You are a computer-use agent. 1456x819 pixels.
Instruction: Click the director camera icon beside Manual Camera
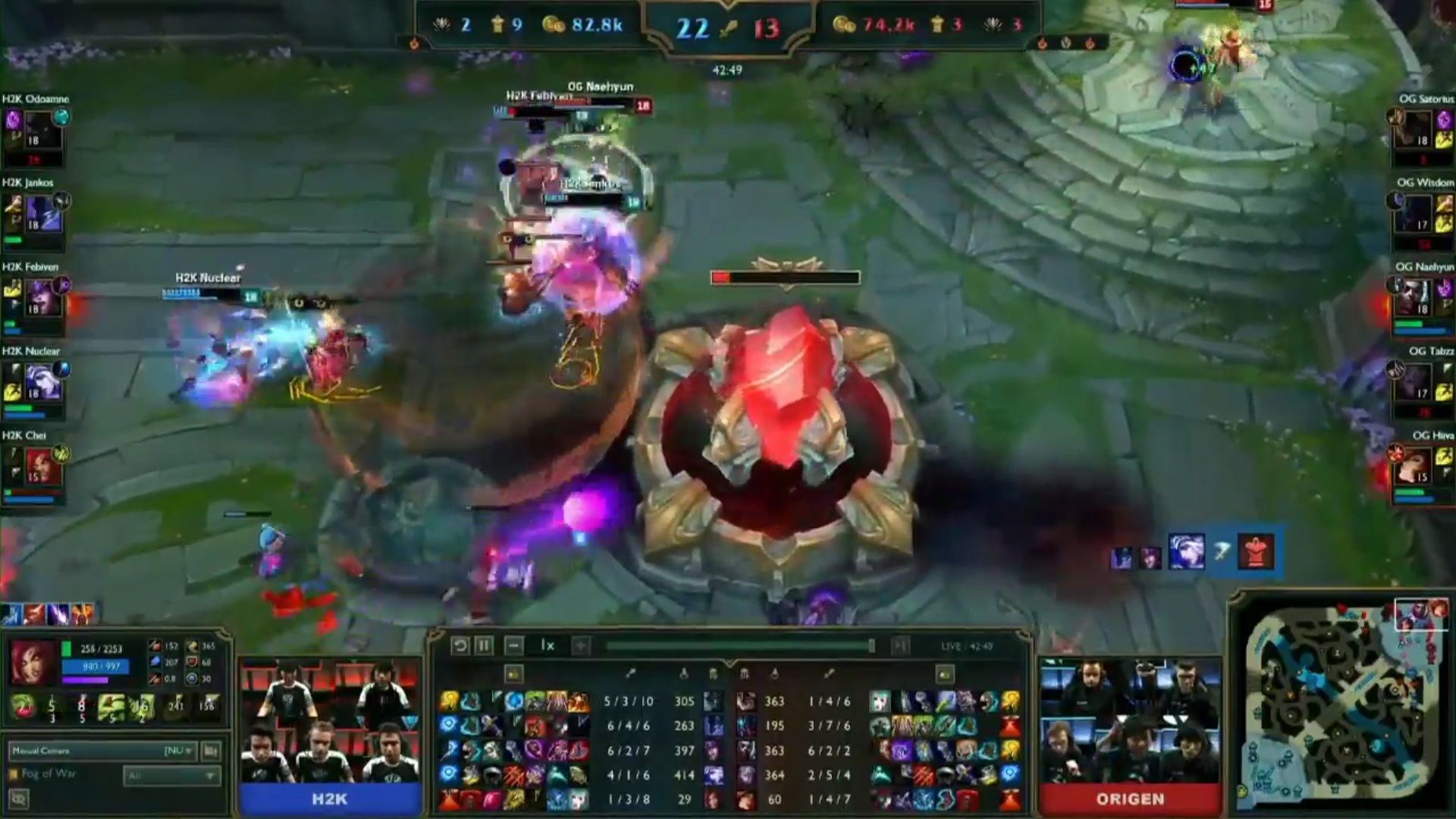point(210,751)
